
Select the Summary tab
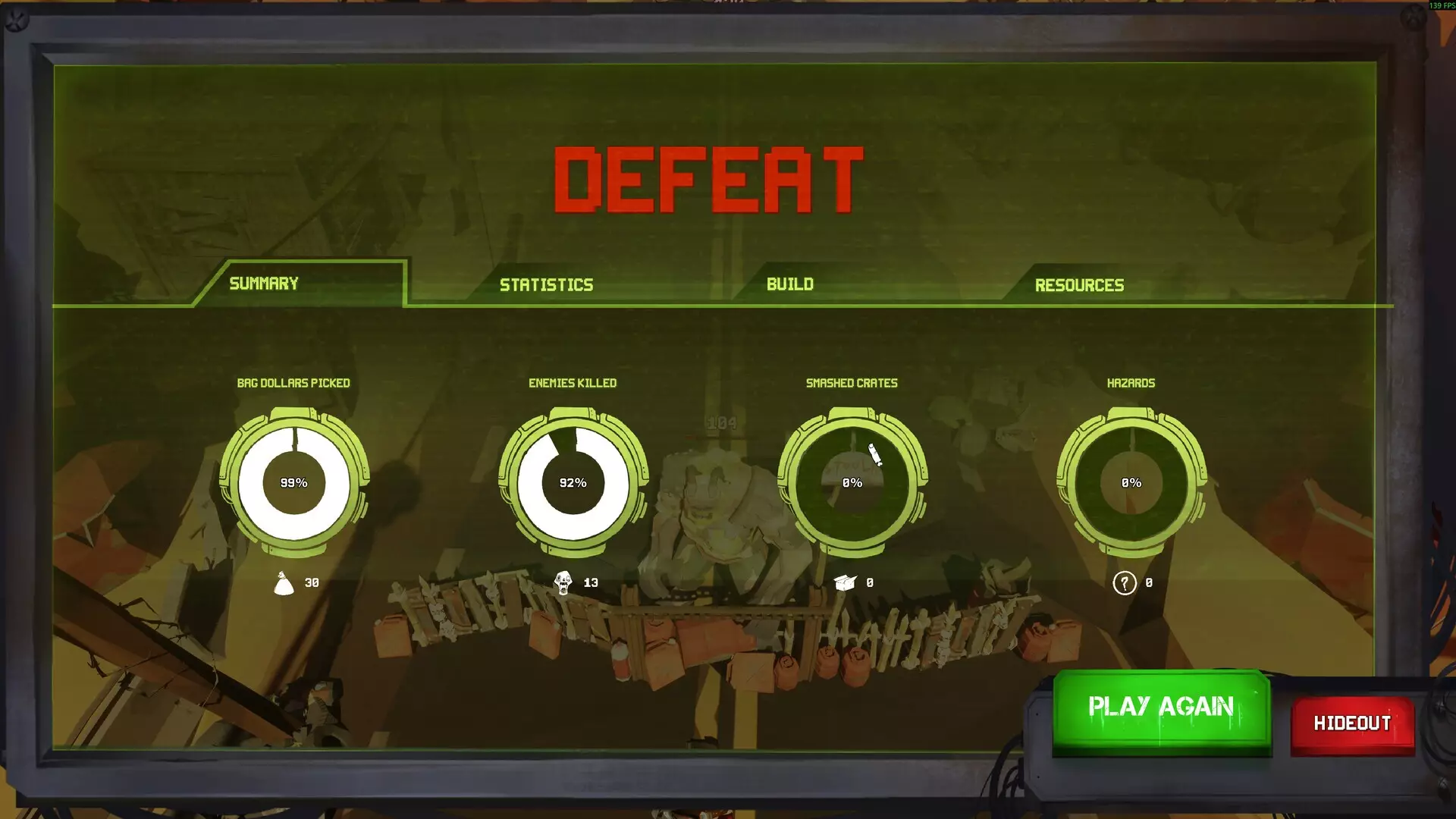(264, 284)
